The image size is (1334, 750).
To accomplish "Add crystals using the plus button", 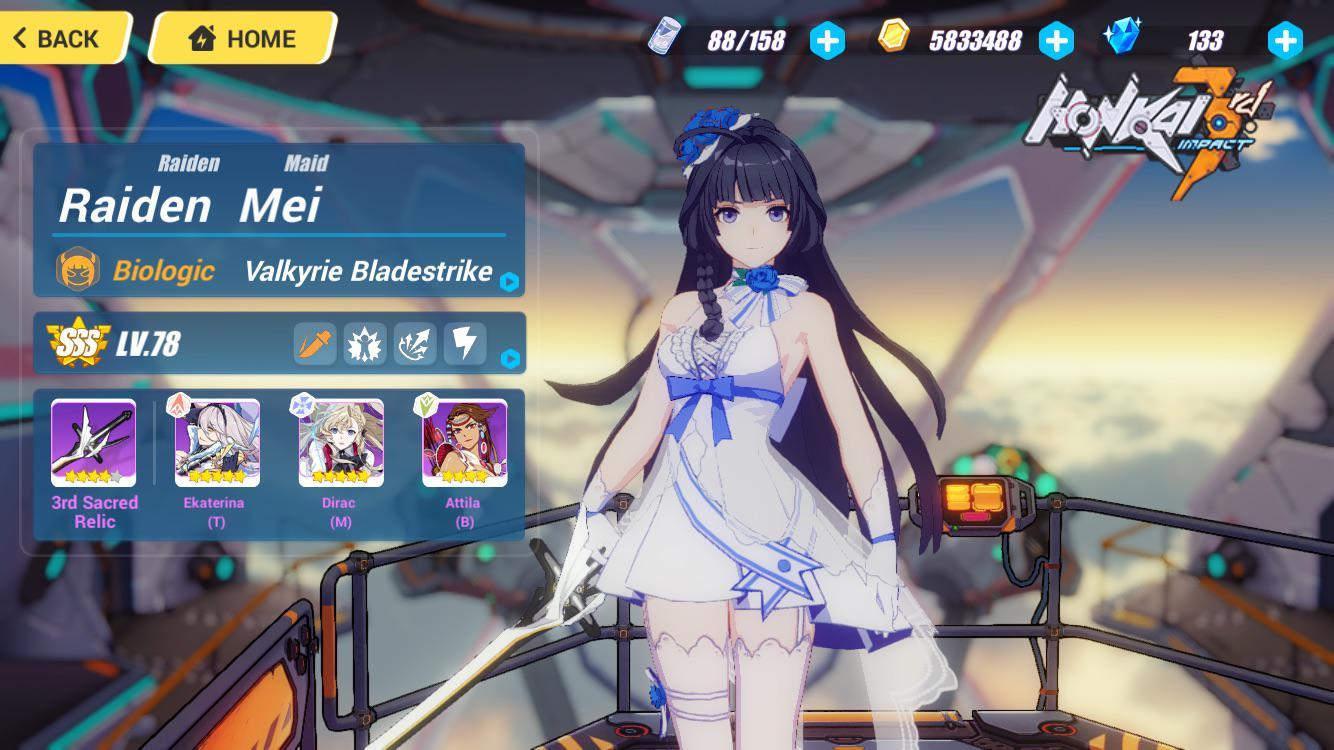I will (1285, 41).
